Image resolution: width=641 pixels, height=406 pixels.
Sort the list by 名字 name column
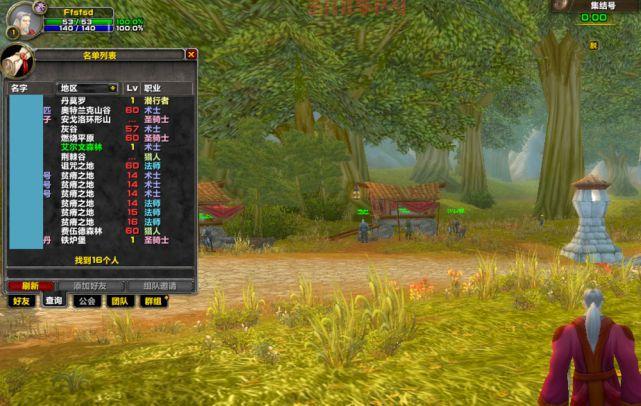[20, 88]
